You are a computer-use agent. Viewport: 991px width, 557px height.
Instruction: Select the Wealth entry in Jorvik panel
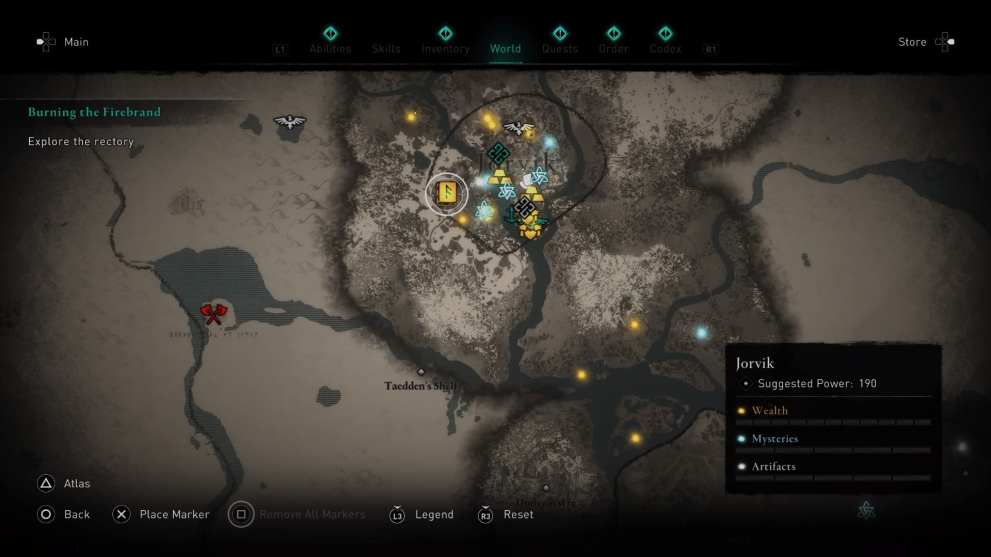point(770,410)
